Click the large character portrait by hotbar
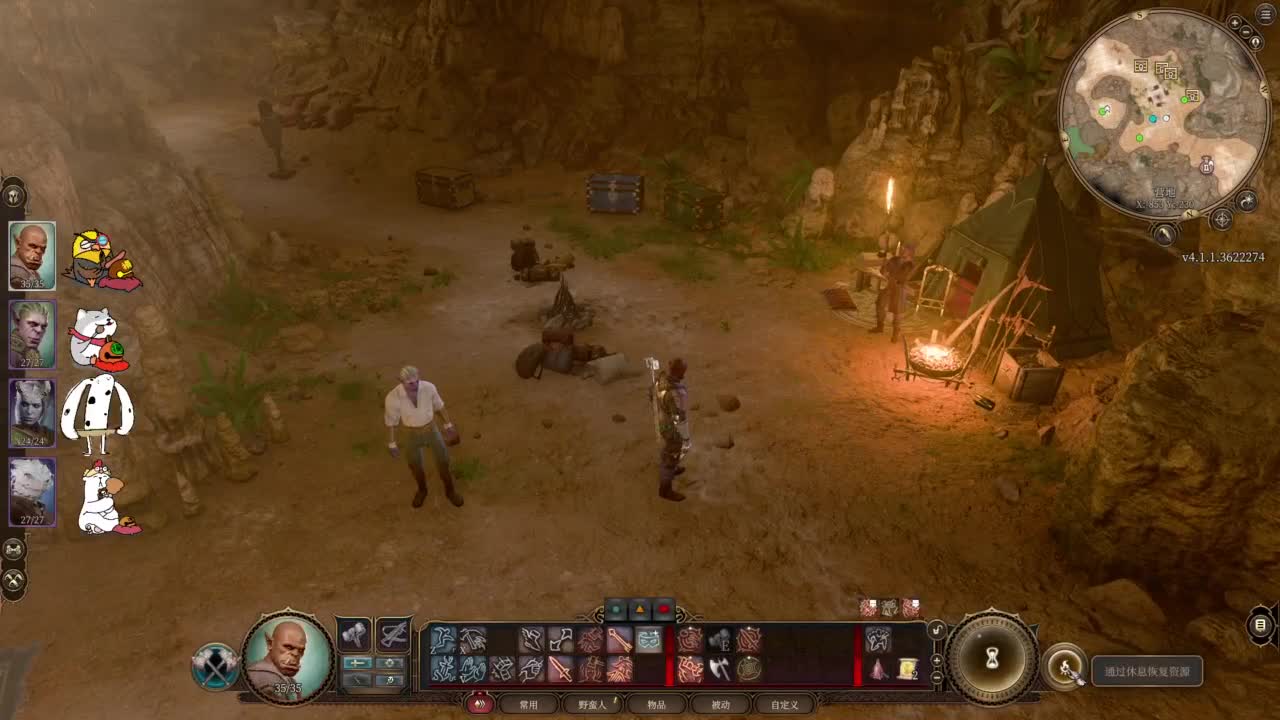The image size is (1280, 720). coord(288,656)
